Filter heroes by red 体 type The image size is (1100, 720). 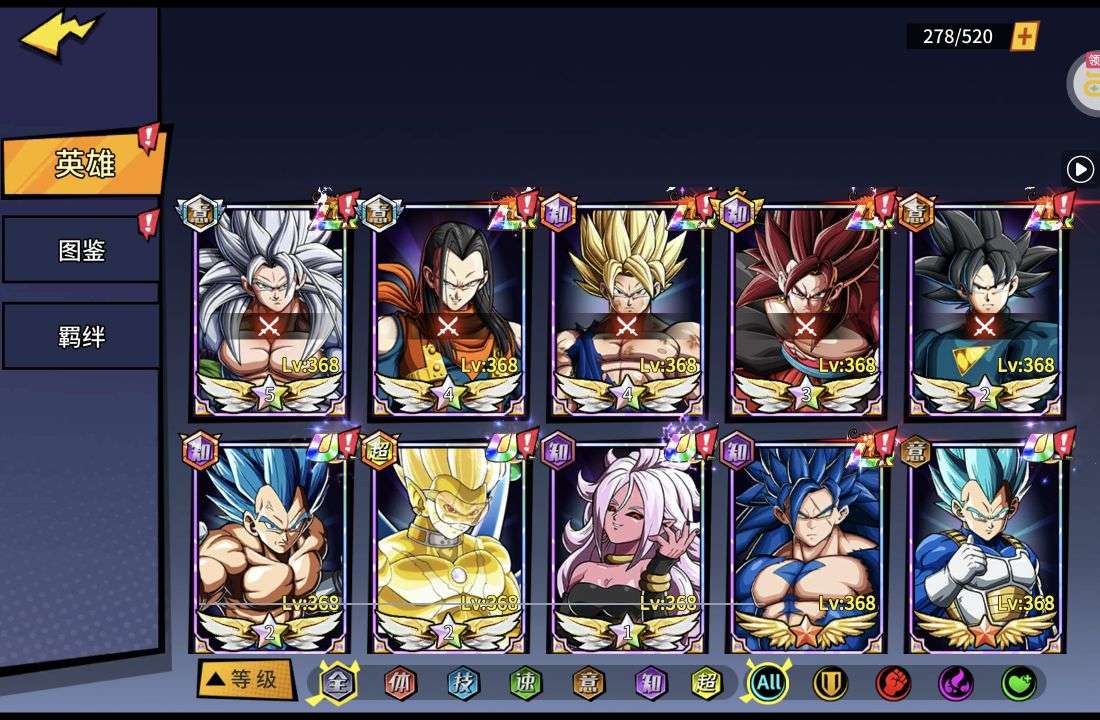click(400, 683)
